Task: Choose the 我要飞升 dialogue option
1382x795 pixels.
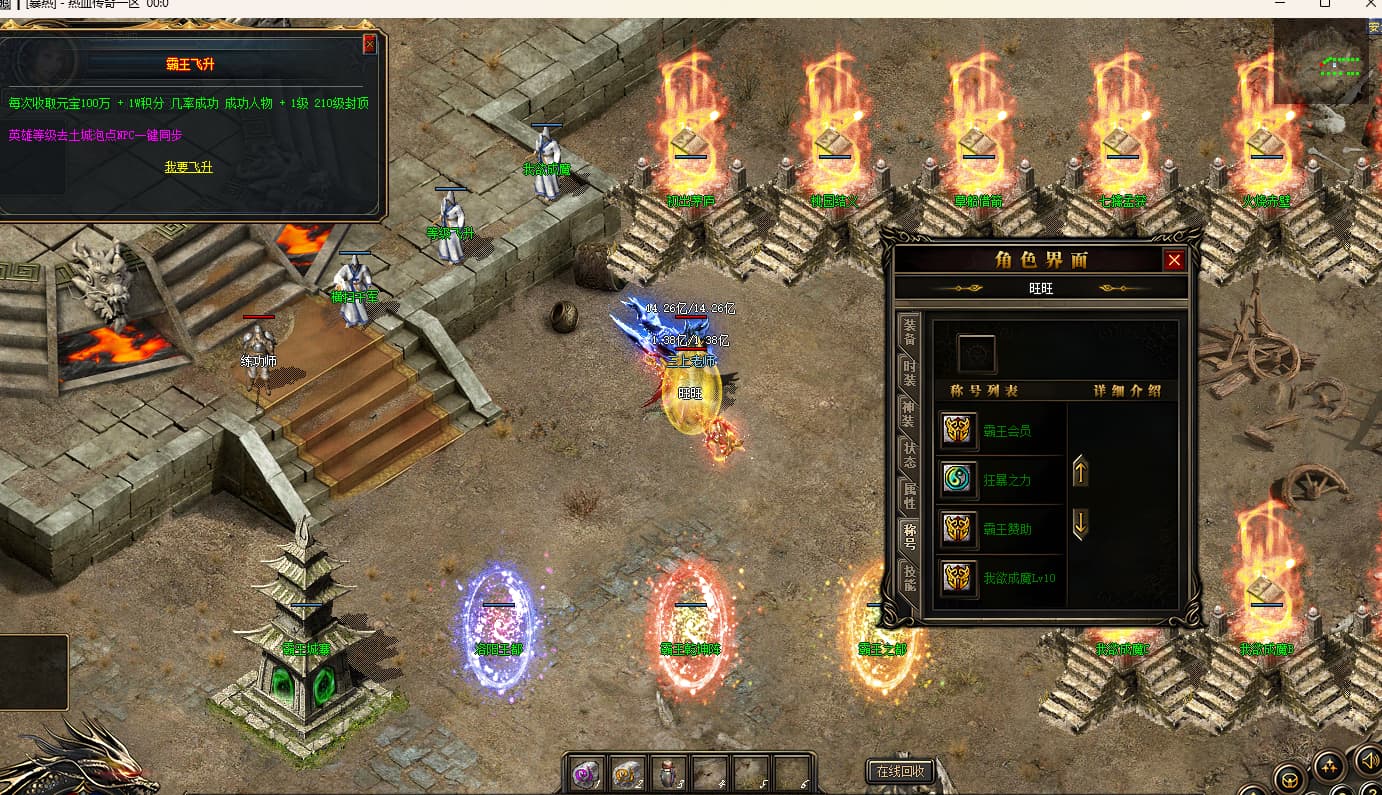Action: point(188,167)
